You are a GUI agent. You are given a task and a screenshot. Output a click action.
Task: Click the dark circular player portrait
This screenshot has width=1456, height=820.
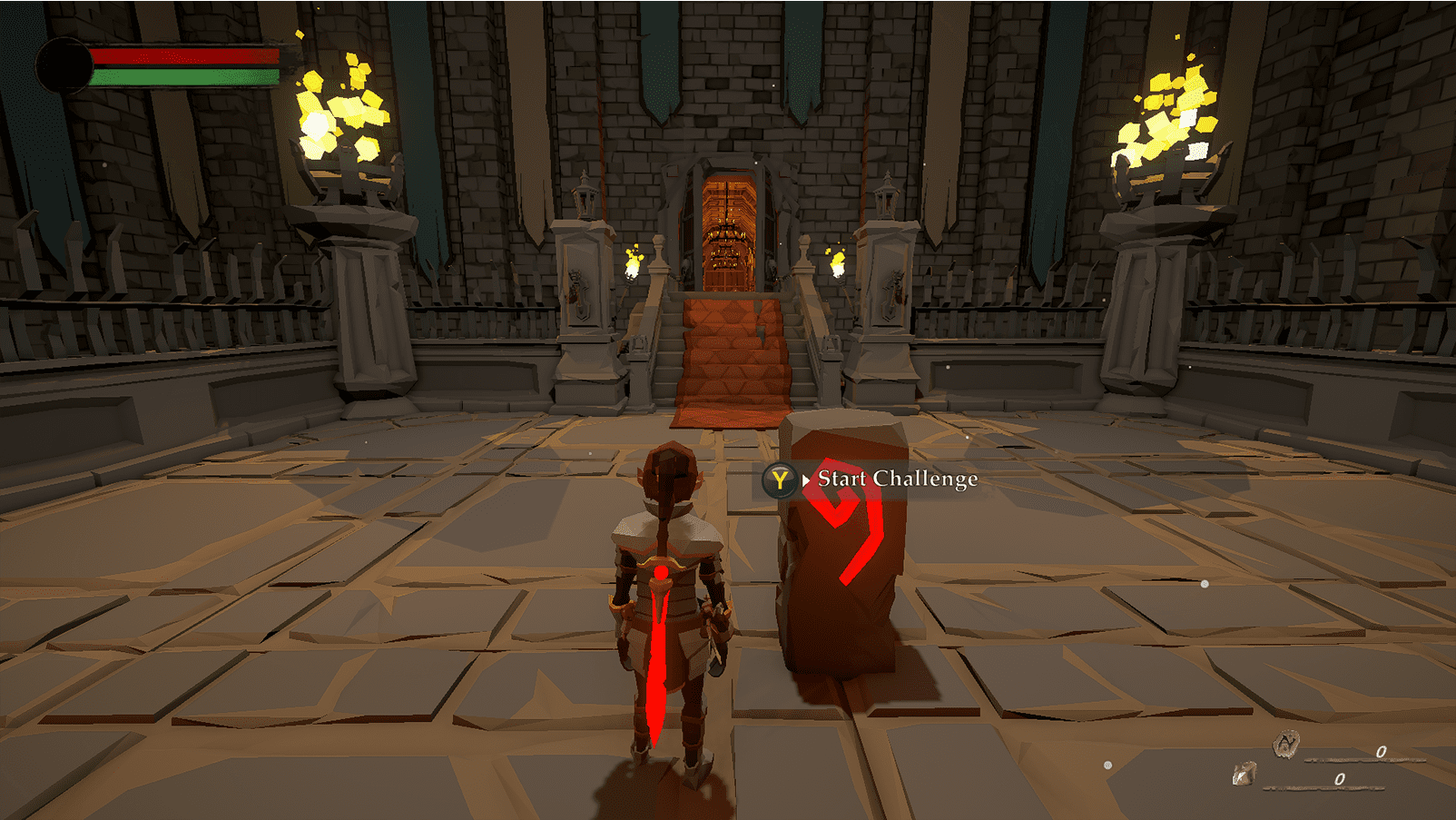click(x=64, y=65)
